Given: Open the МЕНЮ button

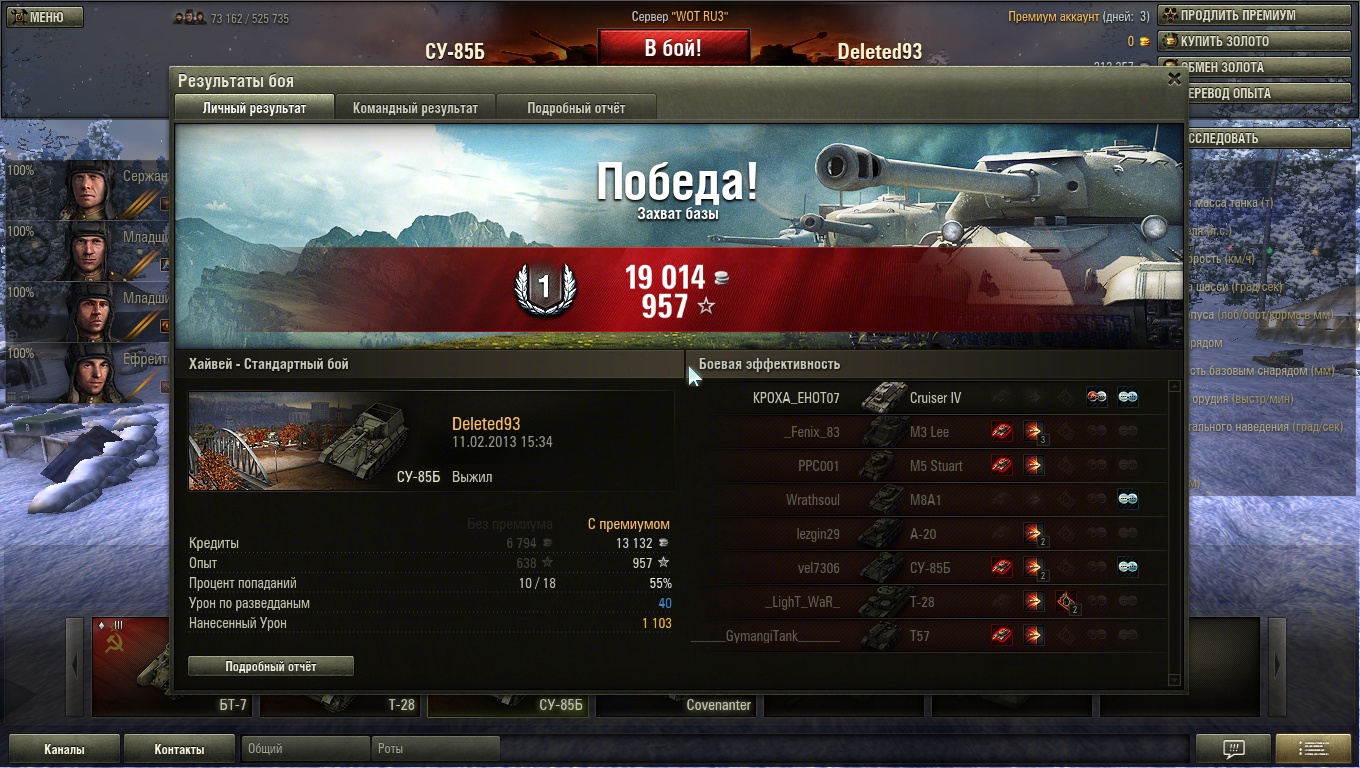Looking at the screenshot, I should click(x=43, y=17).
